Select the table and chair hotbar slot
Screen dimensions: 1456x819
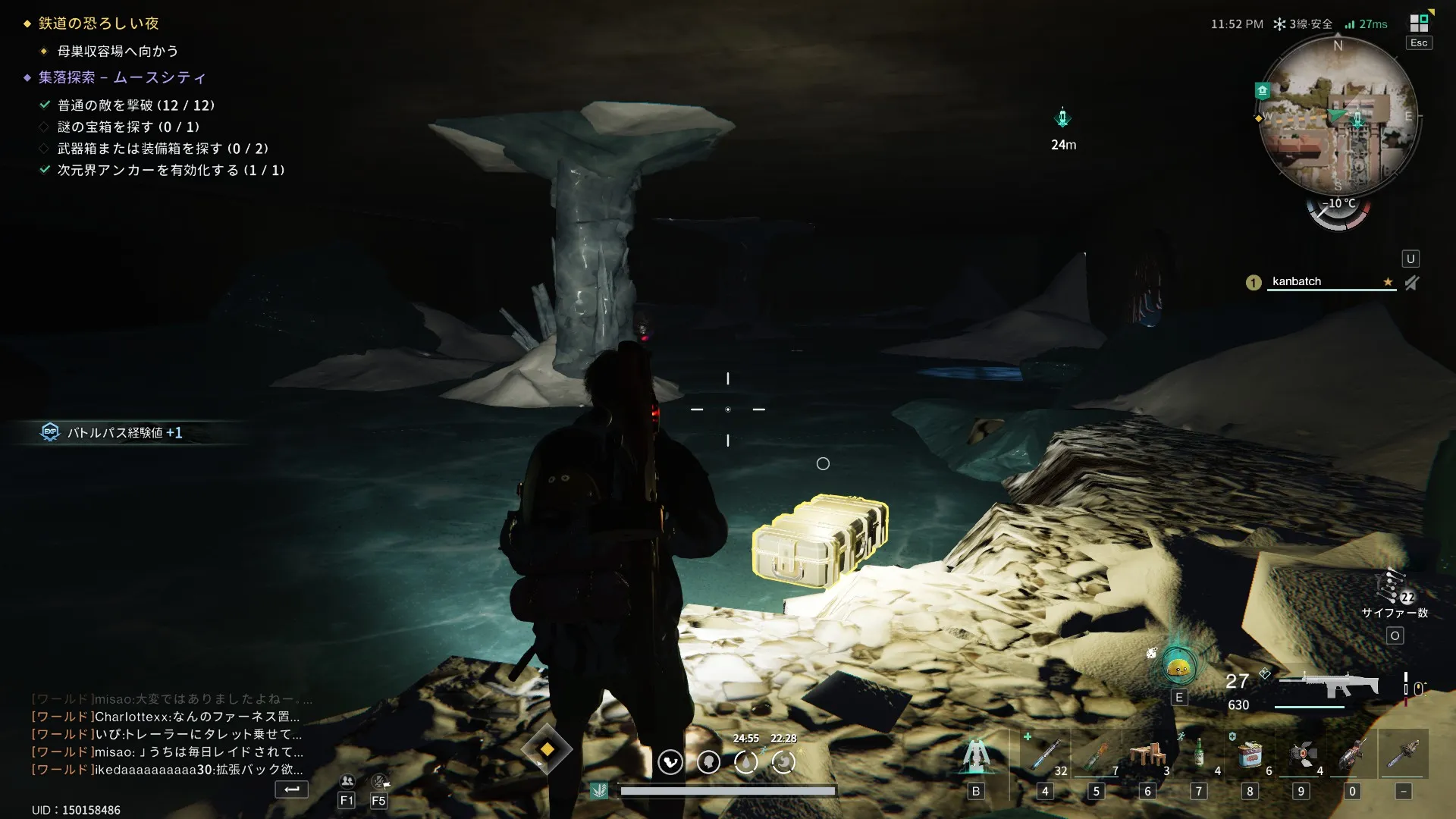pyautogui.click(x=1147, y=754)
